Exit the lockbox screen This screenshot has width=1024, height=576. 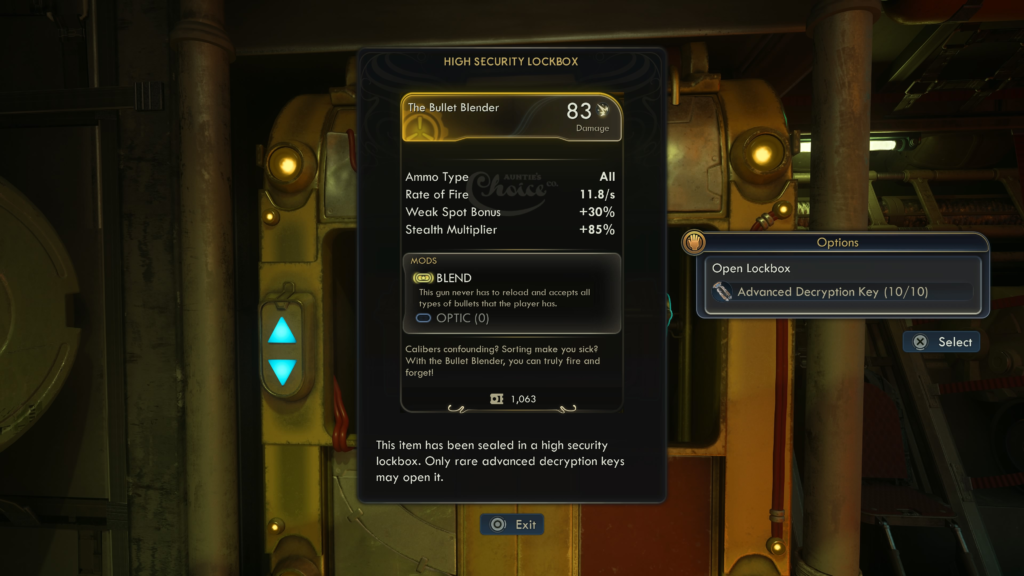click(x=512, y=524)
